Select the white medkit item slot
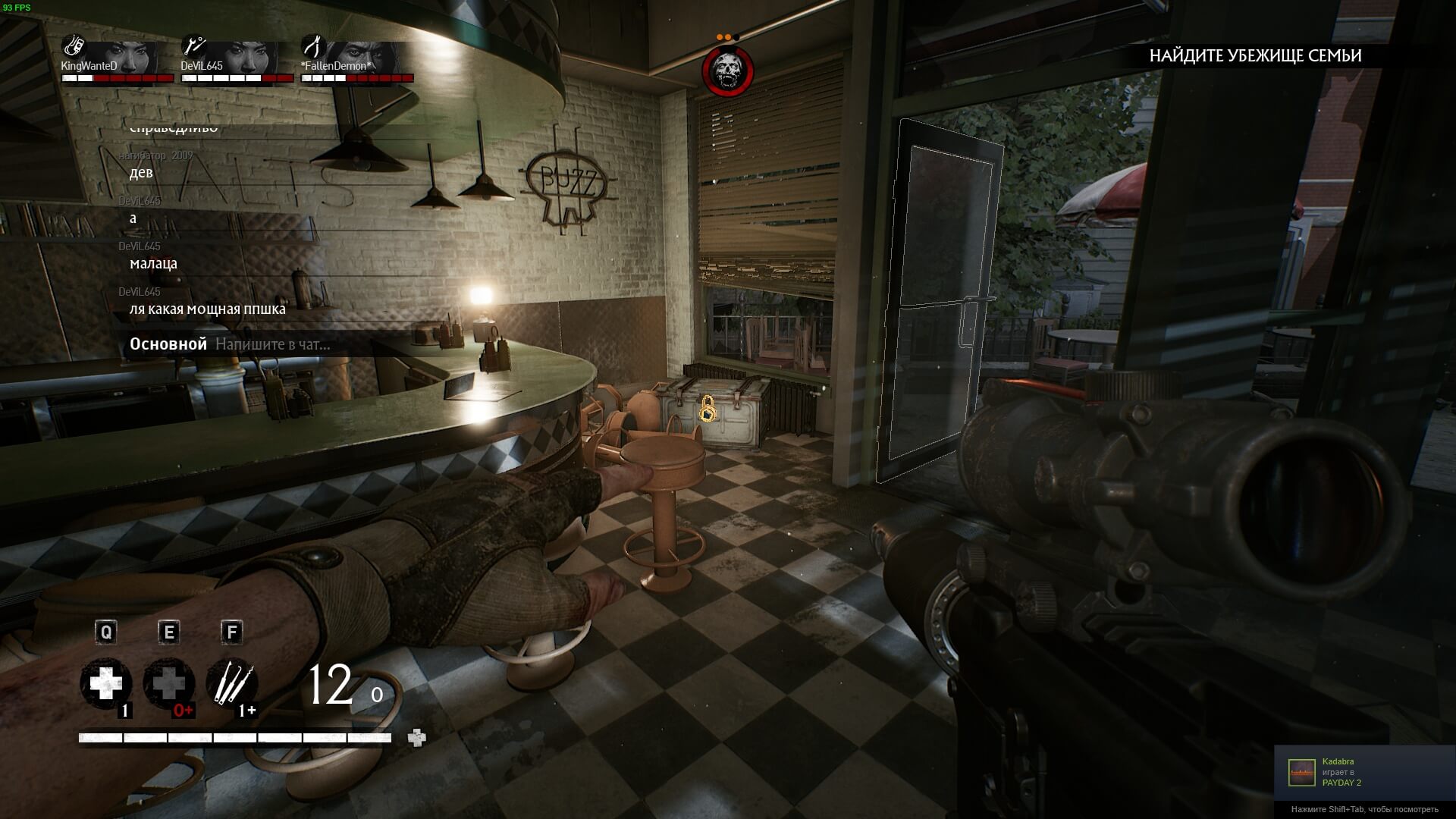The height and width of the screenshot is (819, 1456). pos(106,684)
